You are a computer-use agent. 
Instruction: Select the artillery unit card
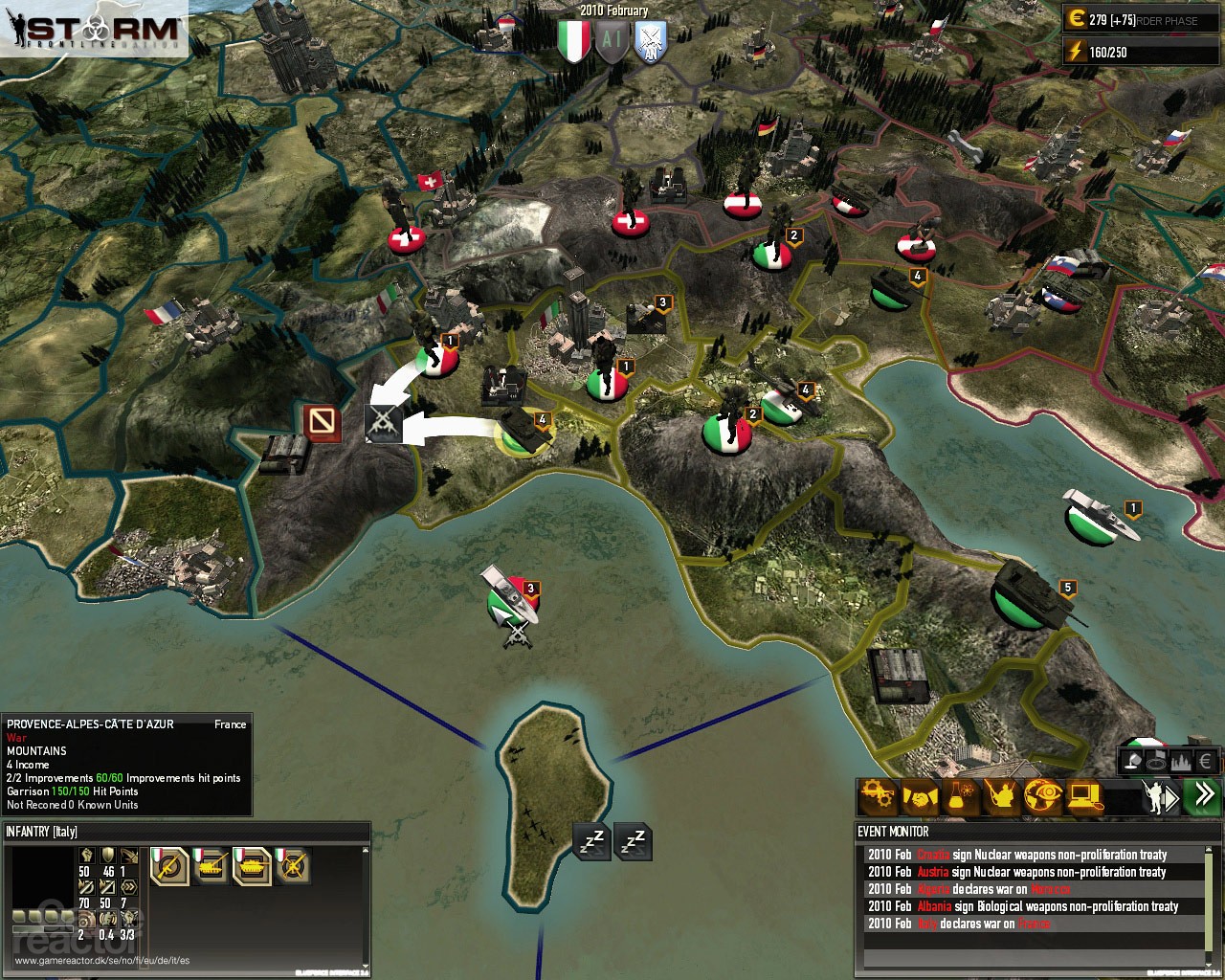click(x=211, y=866)
